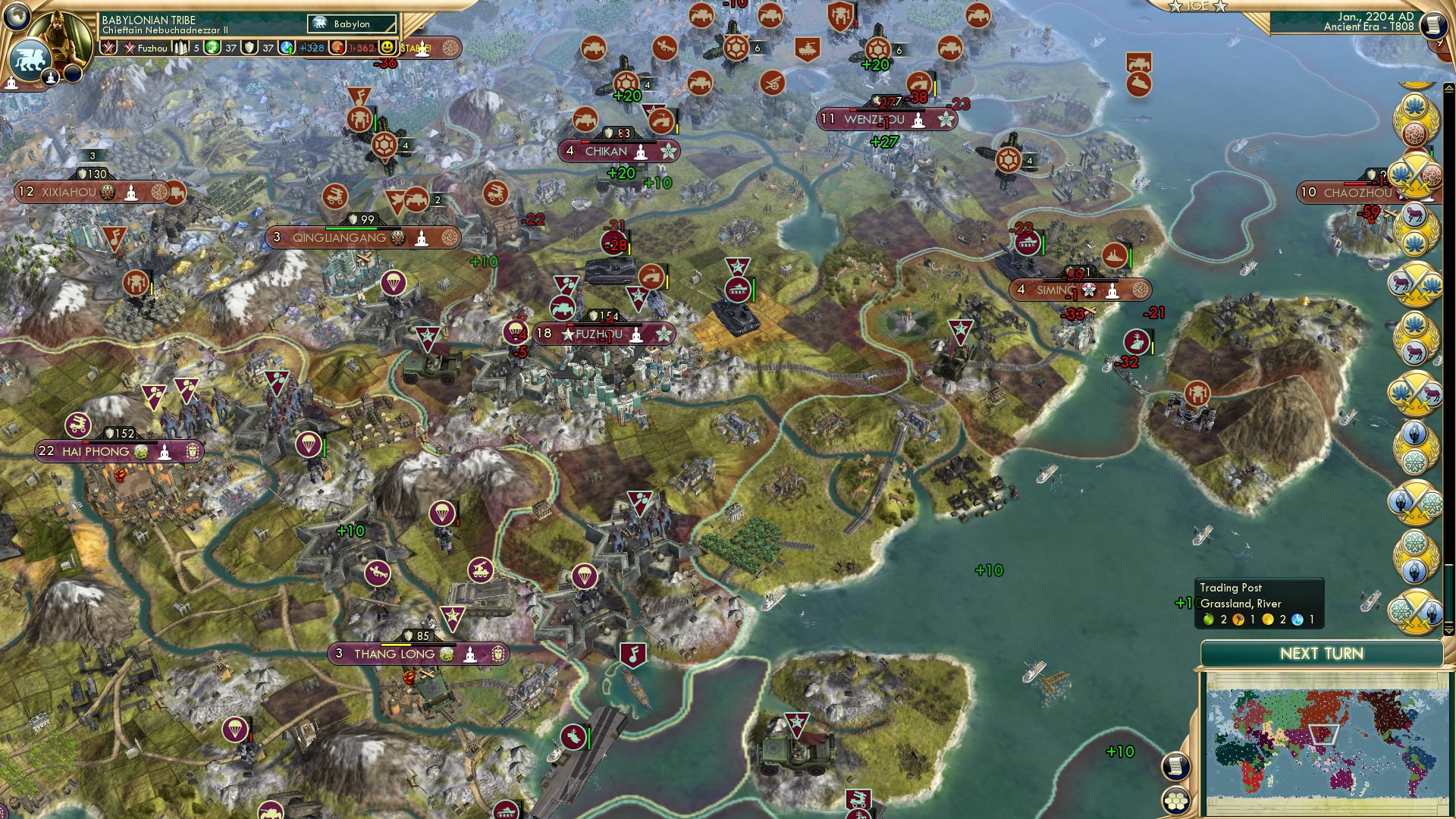Click the blue lotus notification icon on the right
The height and width of the screenshot is (819, 1456).
(x=1416, y=105)
